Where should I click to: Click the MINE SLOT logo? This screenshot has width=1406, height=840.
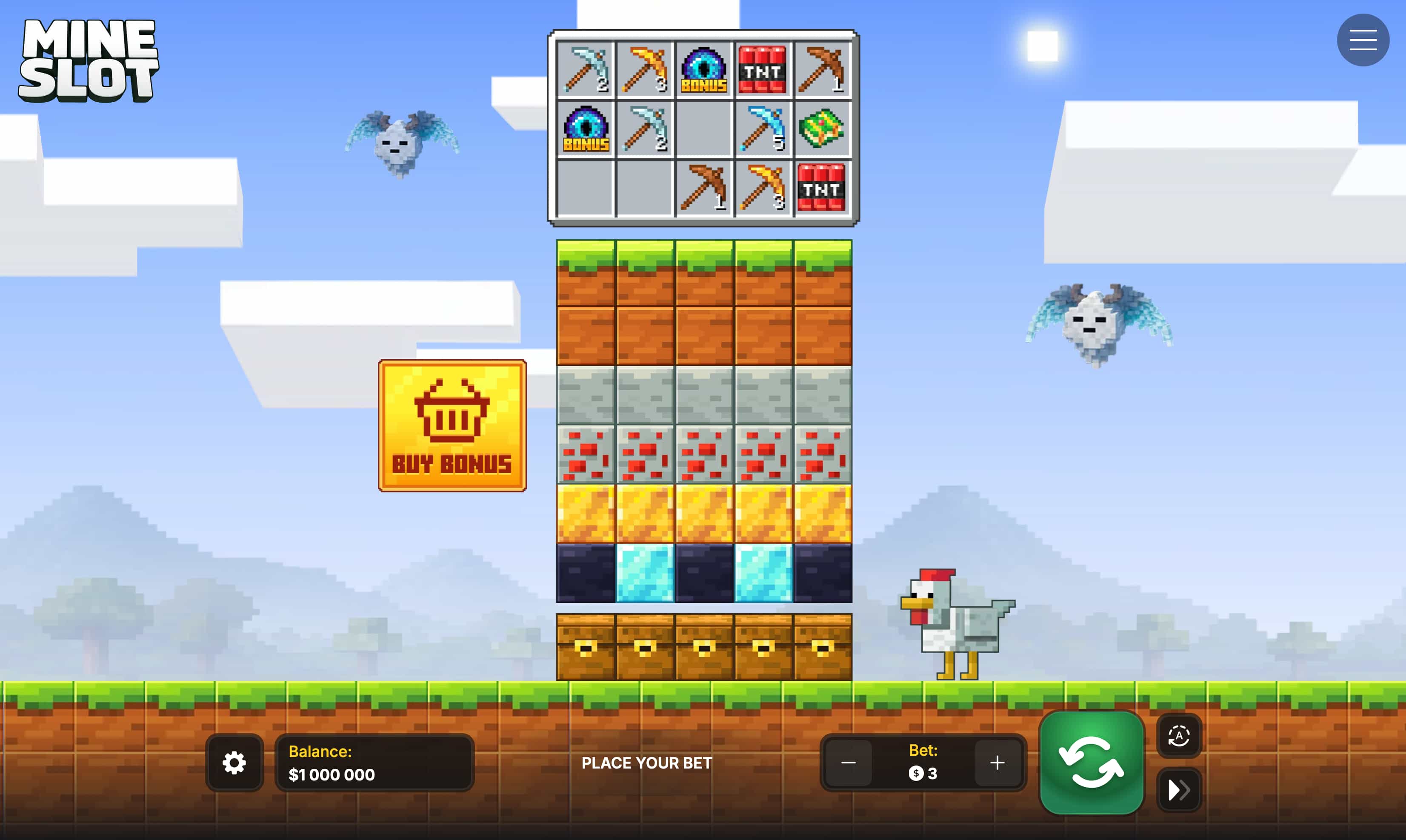click(x=89, y=60)
